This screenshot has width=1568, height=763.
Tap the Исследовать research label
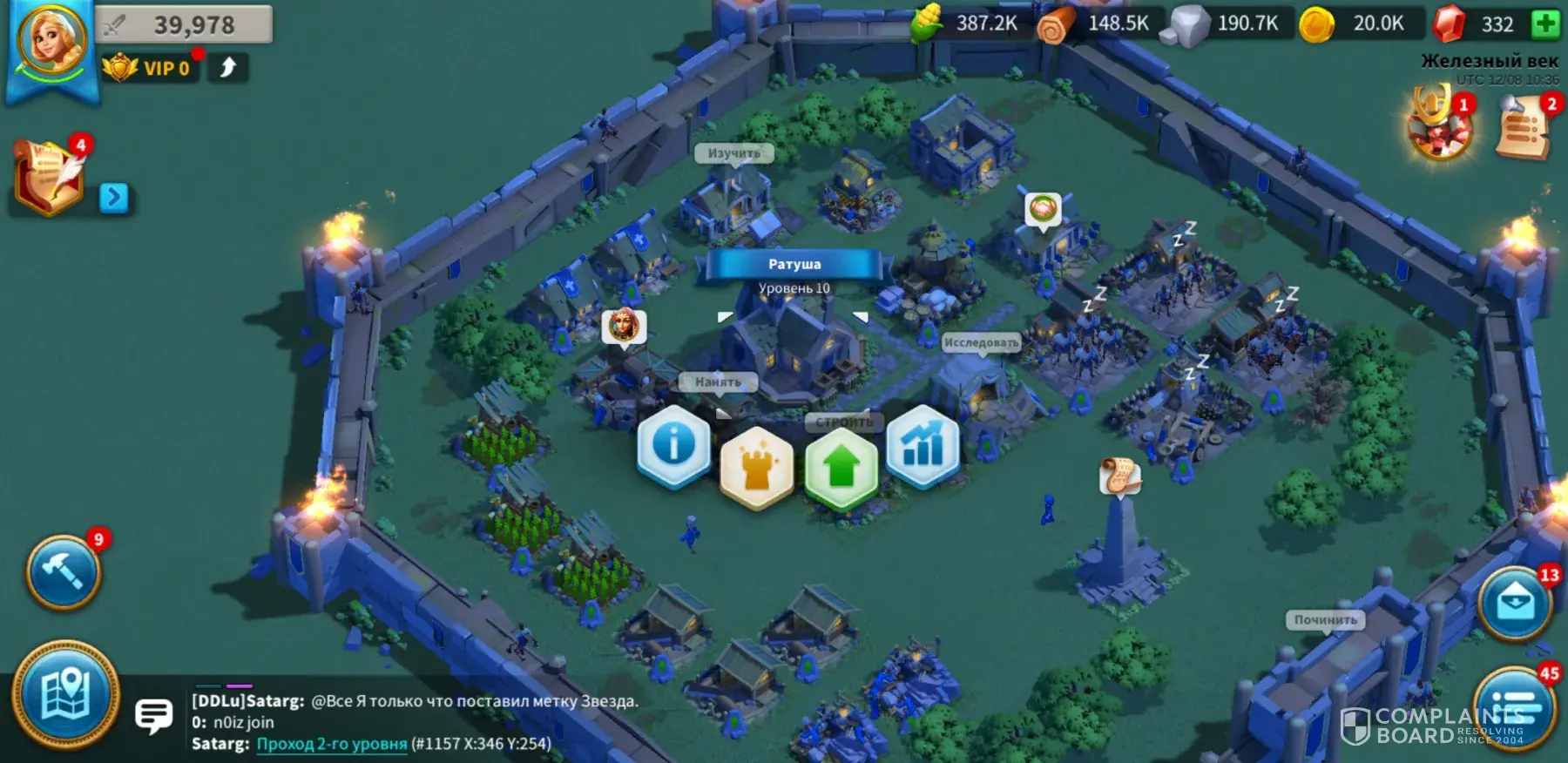coord(981,343)
